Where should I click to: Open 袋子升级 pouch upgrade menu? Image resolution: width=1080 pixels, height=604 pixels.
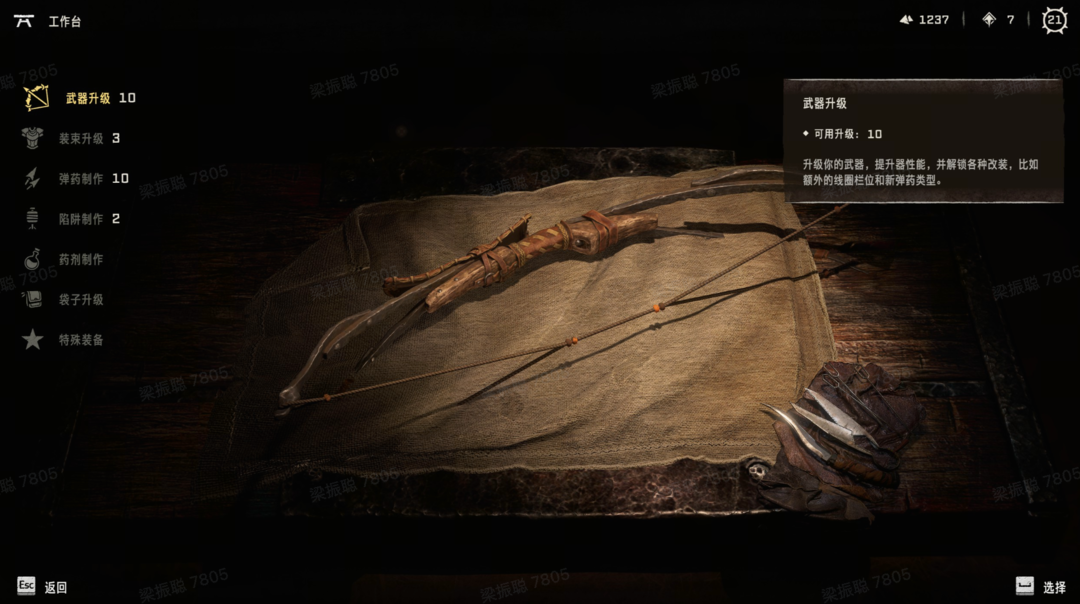point(81,300)
